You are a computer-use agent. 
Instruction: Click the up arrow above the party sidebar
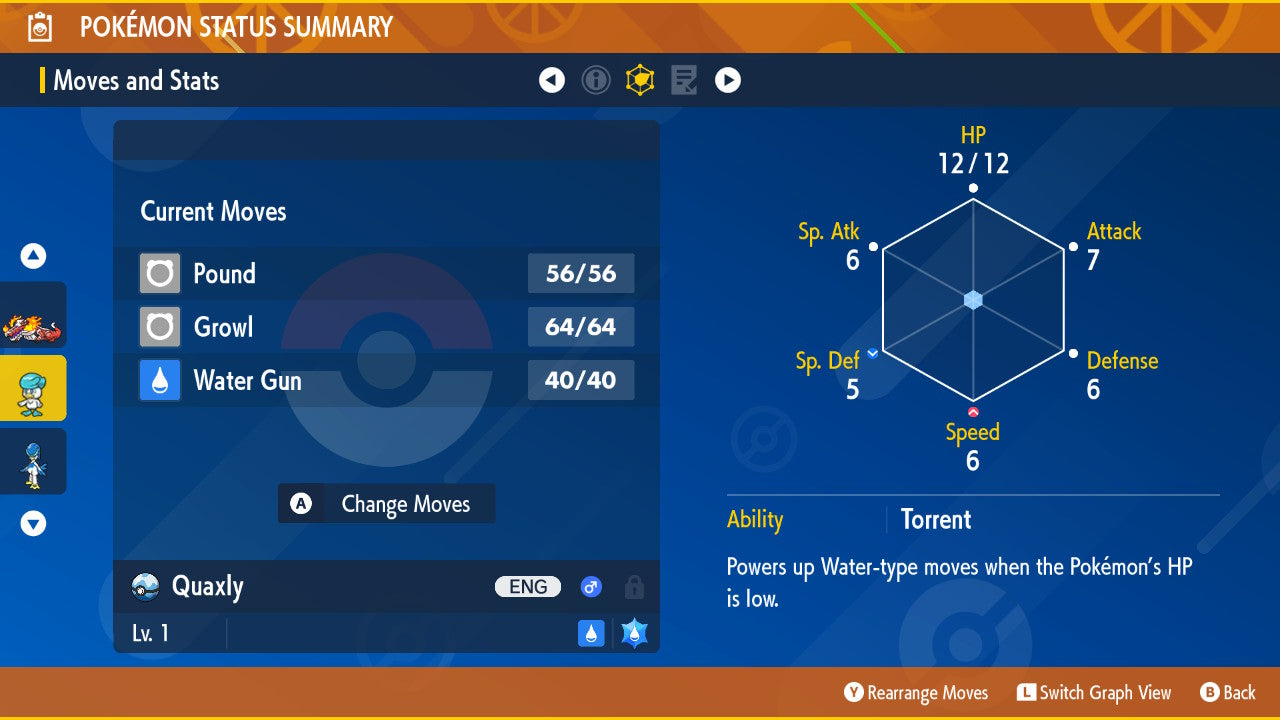pos(32,256)
